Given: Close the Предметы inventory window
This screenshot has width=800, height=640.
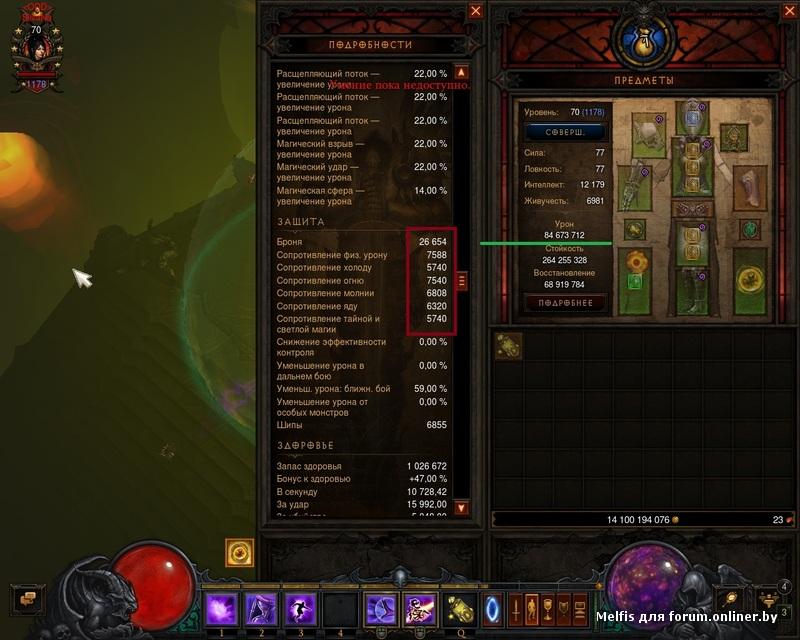Looking at the screenshot, I should tap(784, 11).
